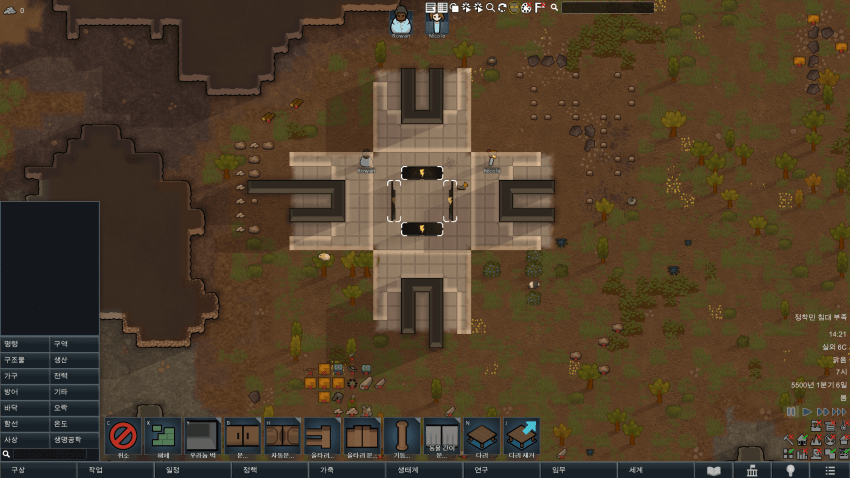Image resolution: width=850 pixels, height=478 pixels.
Task: Open the lightbulb learning helper button
Action: 790,470
